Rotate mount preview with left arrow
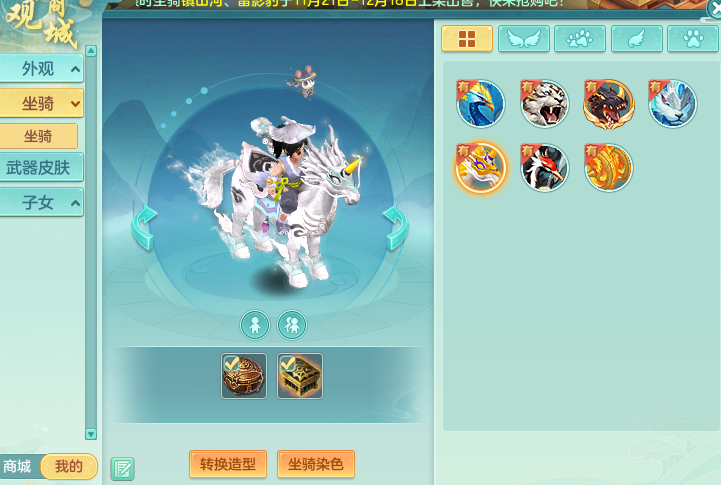This screenshot has width=721, height=485. 145,227
